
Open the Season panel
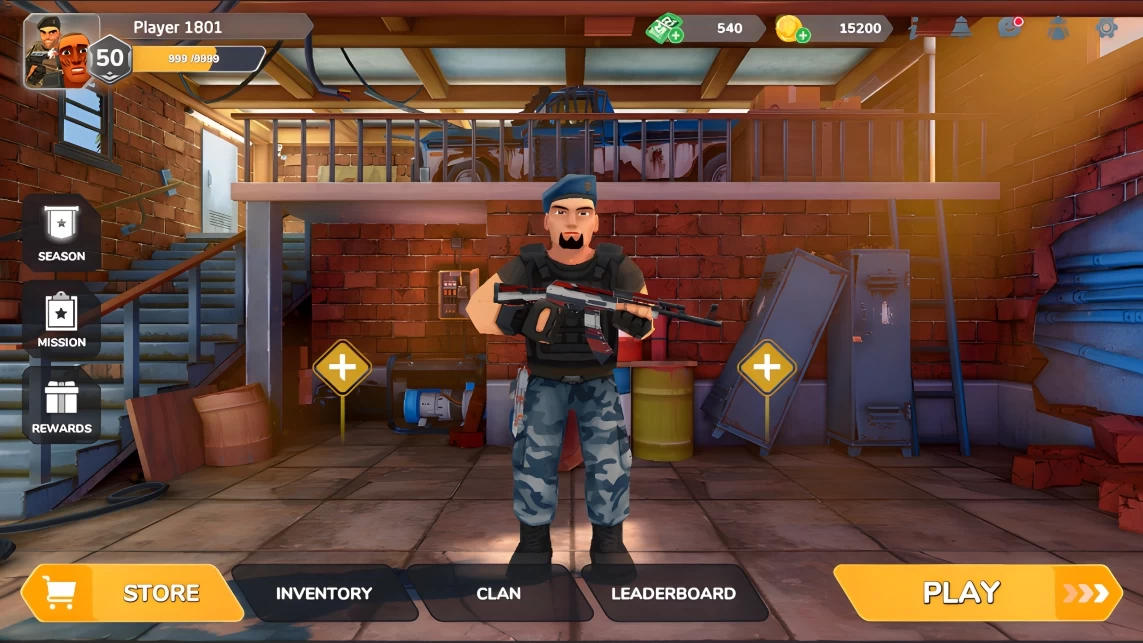[61, 233]
